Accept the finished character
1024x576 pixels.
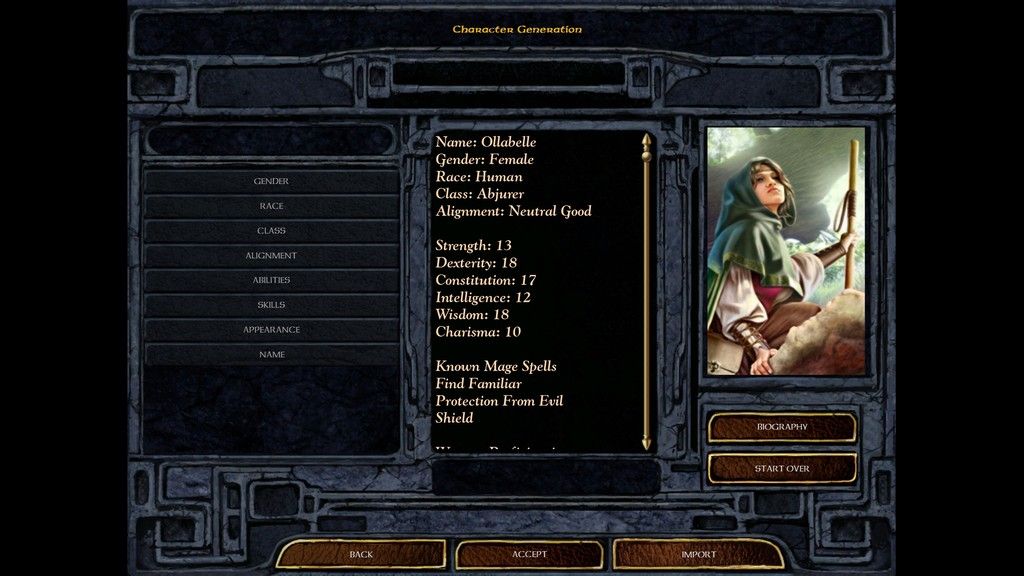pos(529,554)
